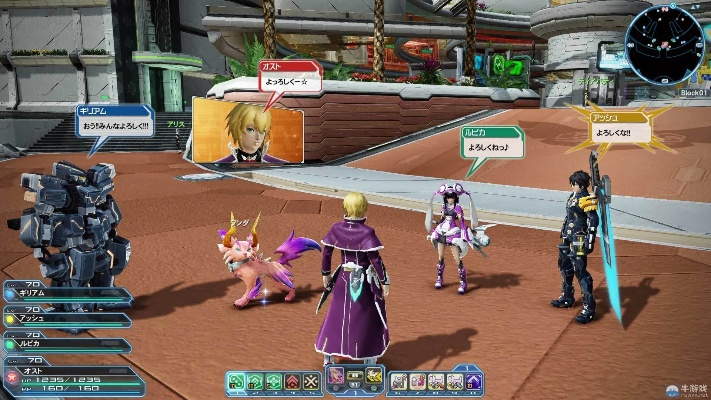Use the red chevron skill icon

(292, 381)
